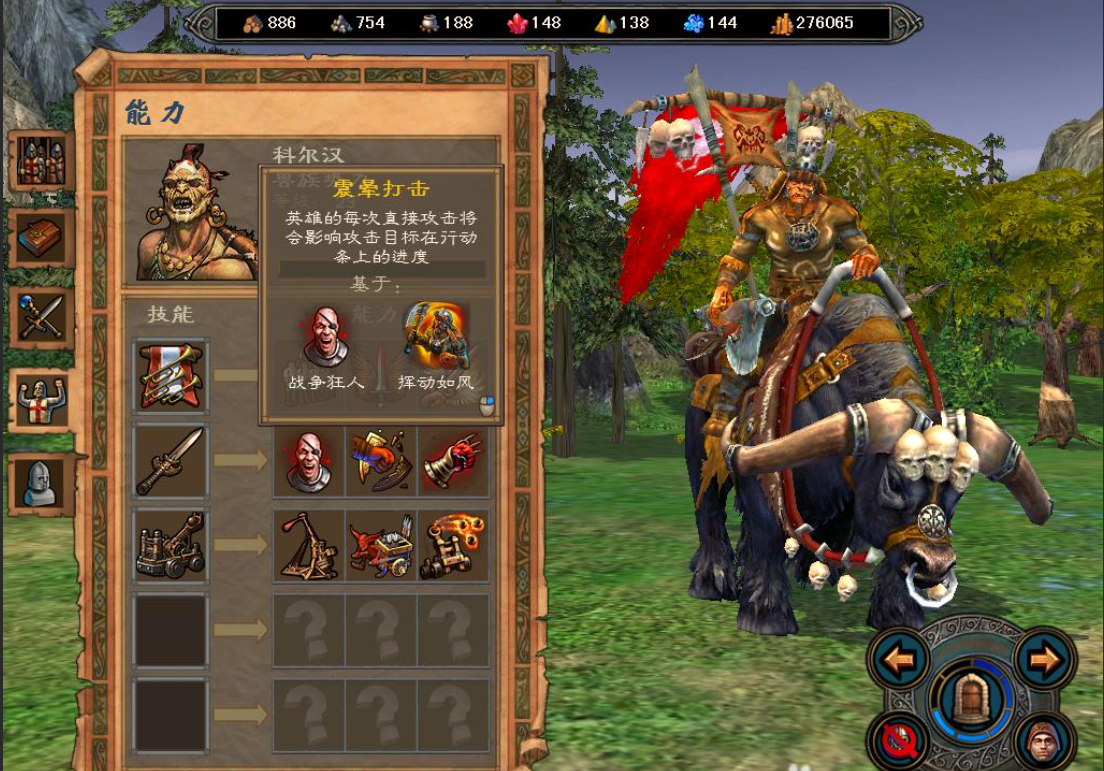Pick the red clawed gauntlet ability
The height and width of the screenshot is (771, 1104).
[x=454, y=461]
